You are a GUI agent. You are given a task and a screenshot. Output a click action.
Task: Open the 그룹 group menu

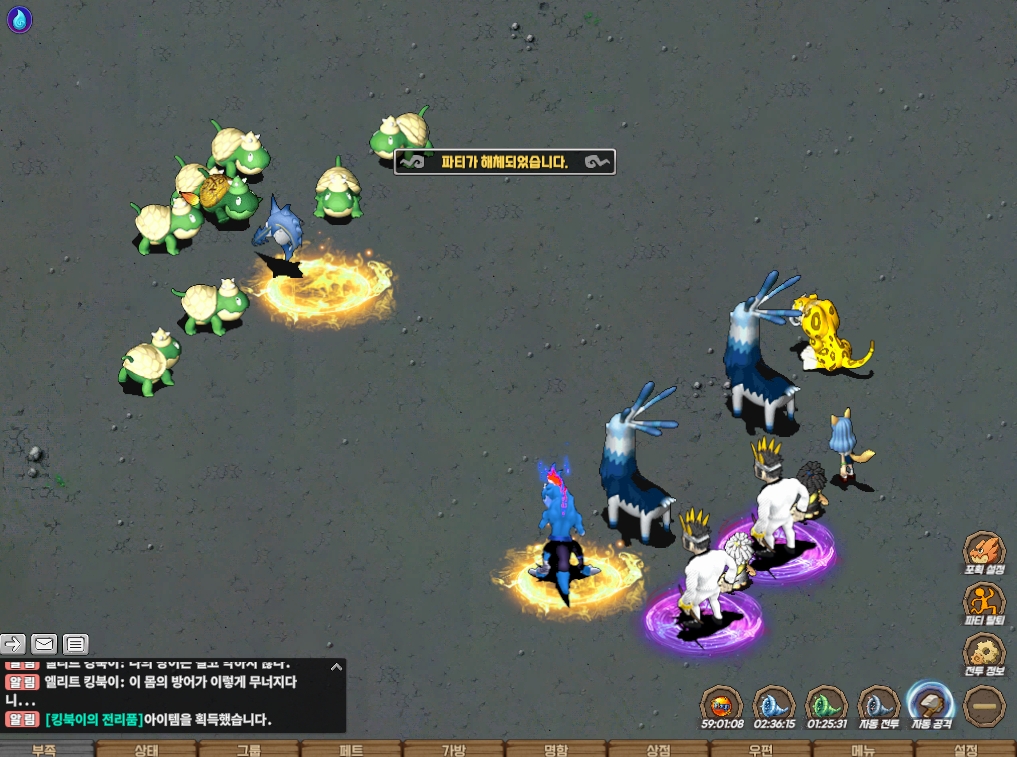pos(249,749)
